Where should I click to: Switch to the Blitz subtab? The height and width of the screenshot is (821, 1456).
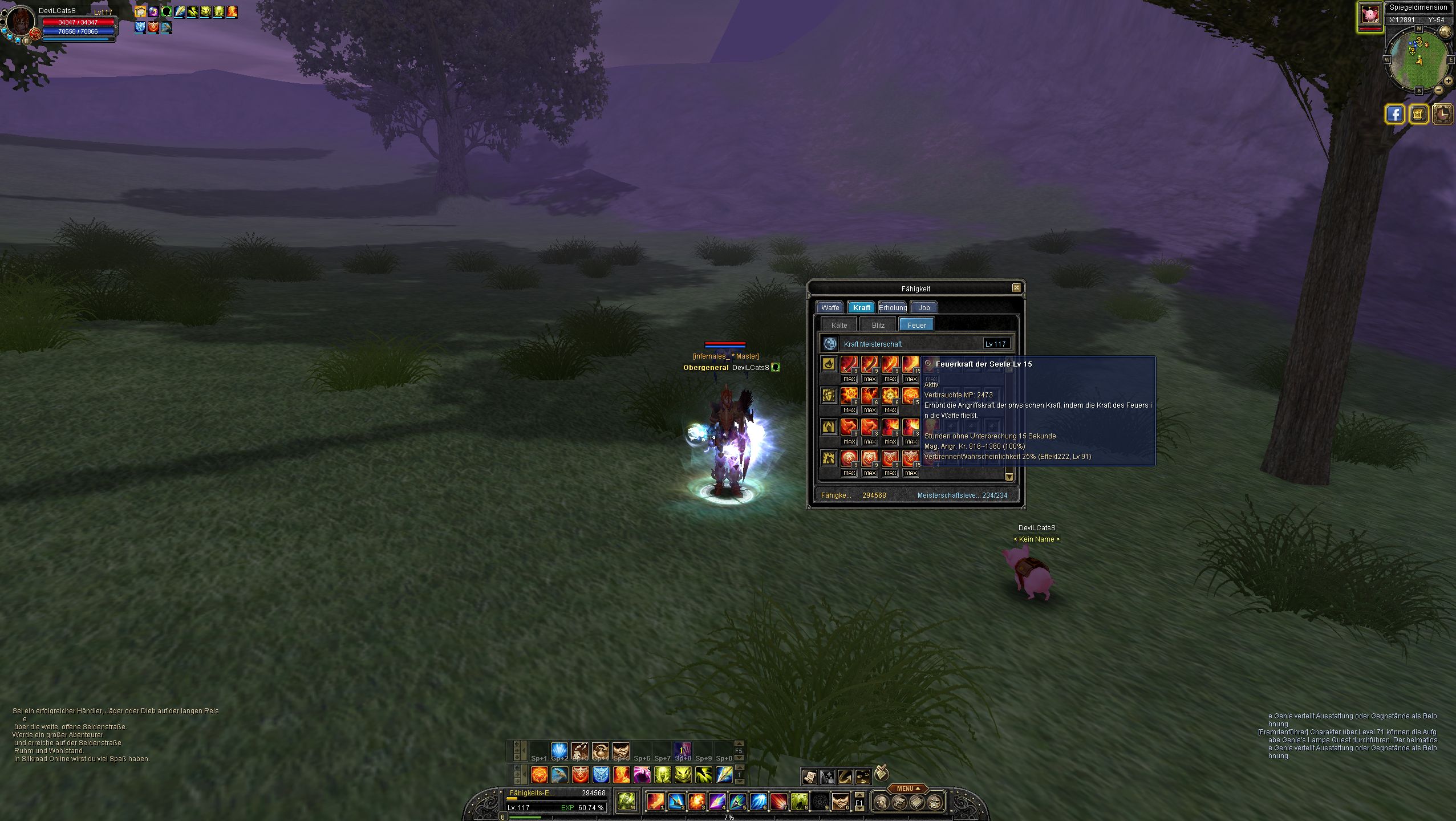tap(878, 326)
